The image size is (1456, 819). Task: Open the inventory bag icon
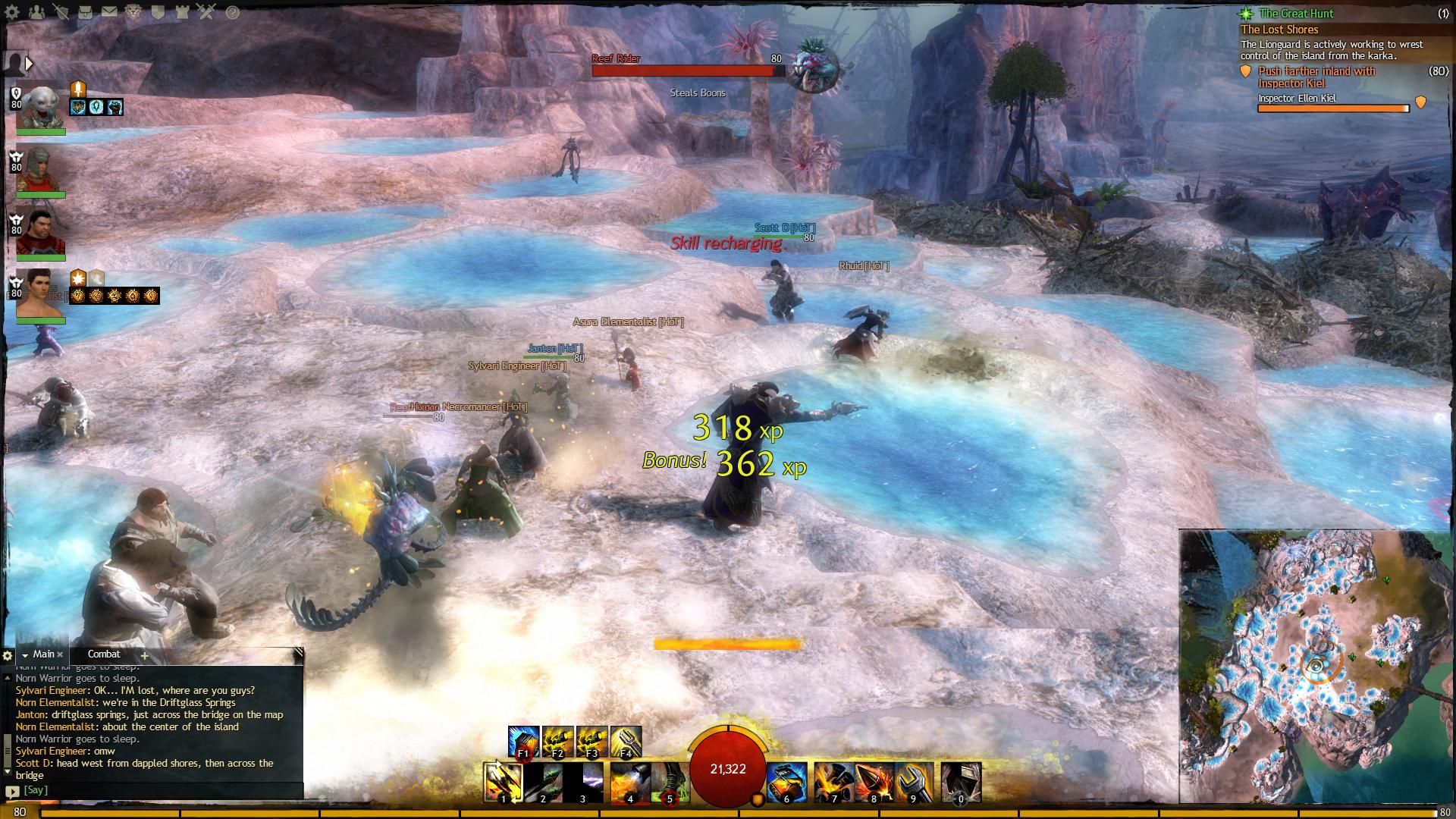click(85, 12)
